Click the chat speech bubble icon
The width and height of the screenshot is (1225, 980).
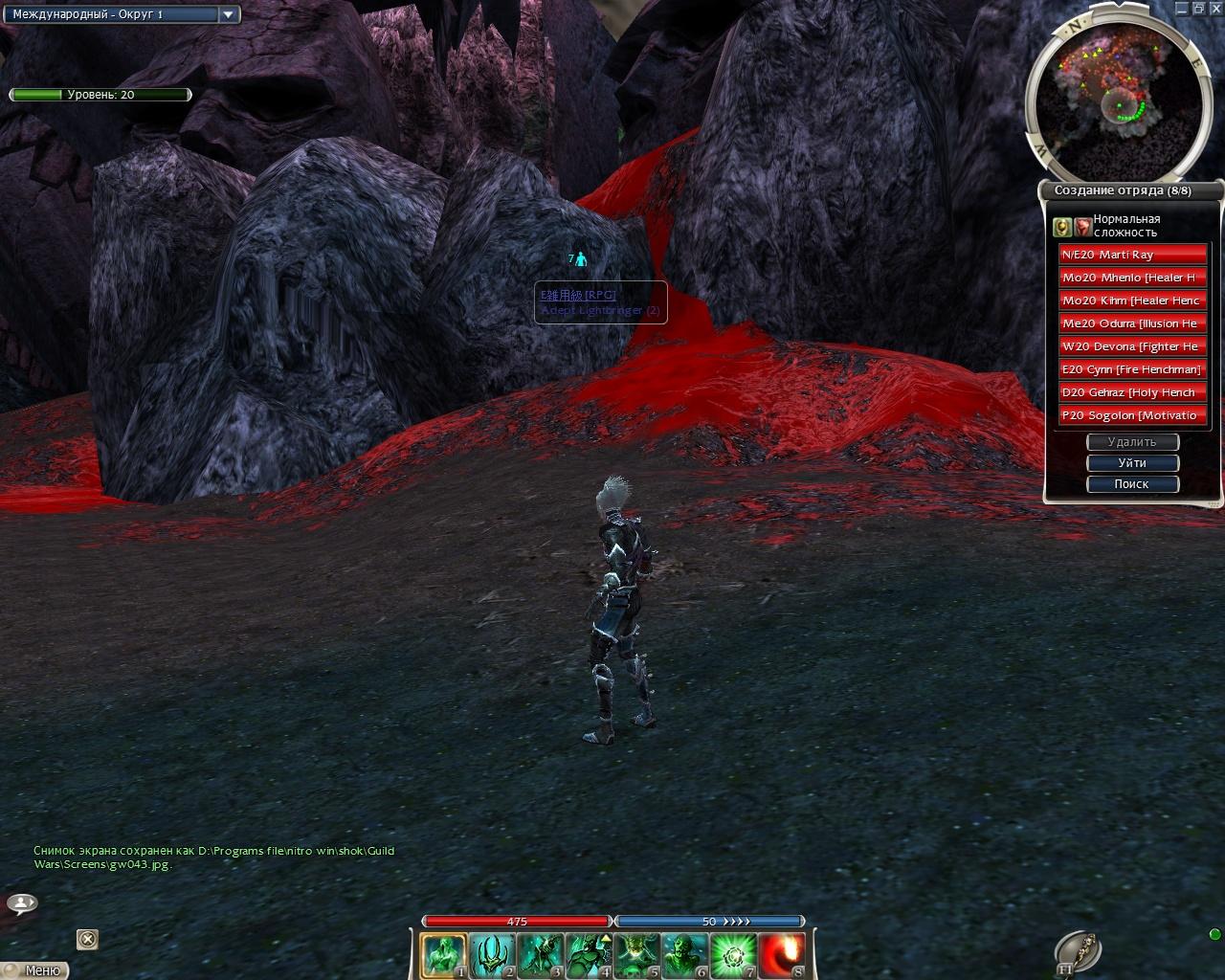(x=22, y=902)
